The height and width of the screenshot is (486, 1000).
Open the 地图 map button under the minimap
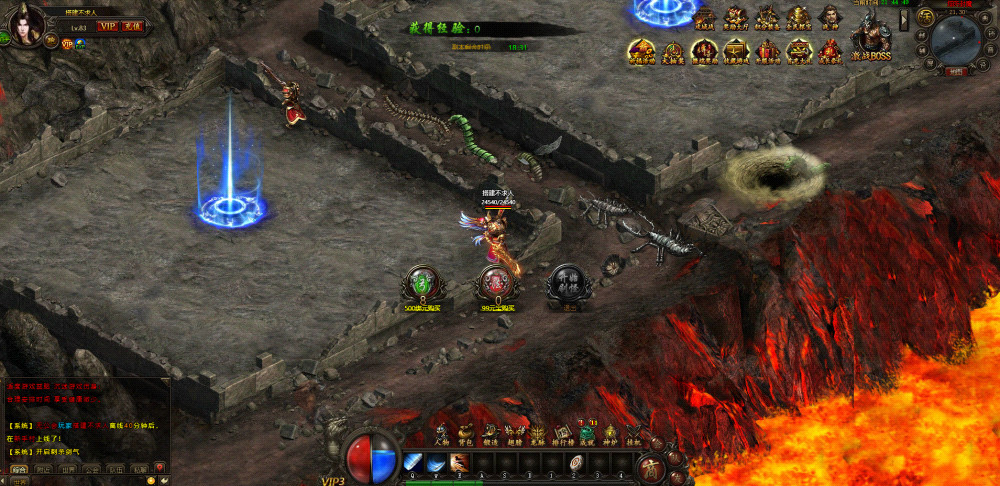(x=956, y=72)
